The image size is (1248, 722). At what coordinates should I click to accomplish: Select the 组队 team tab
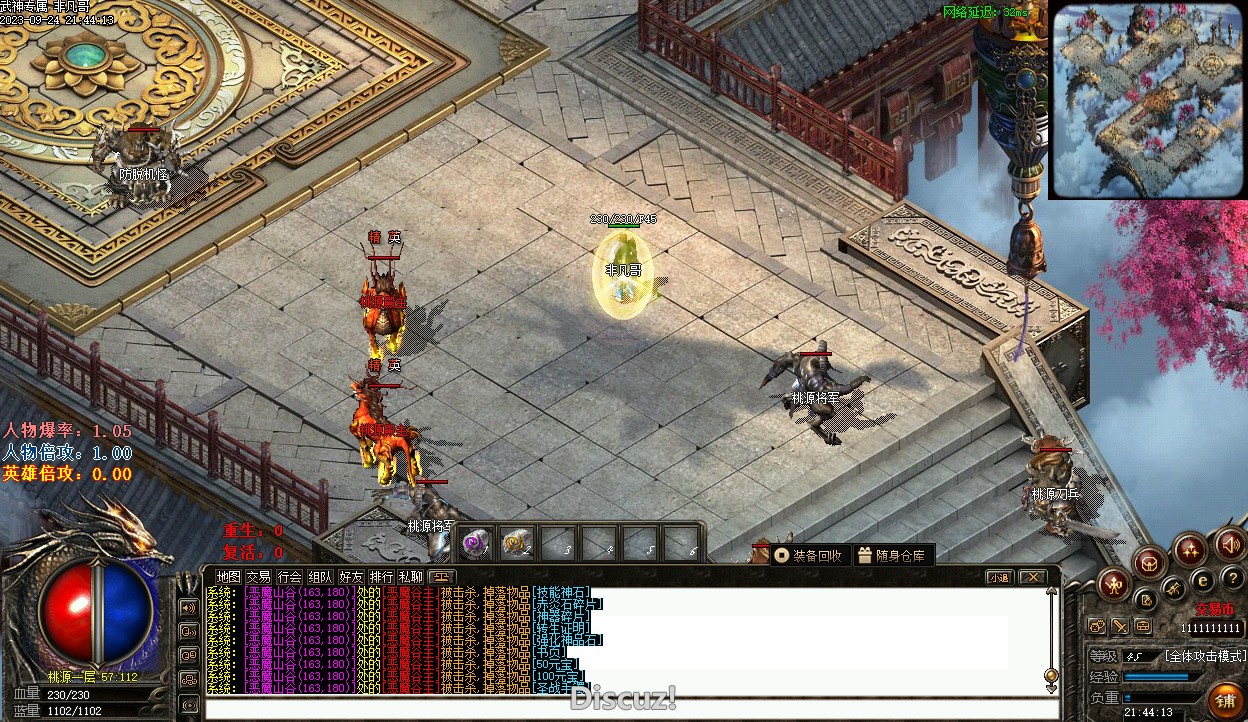[x=320, y=577]
